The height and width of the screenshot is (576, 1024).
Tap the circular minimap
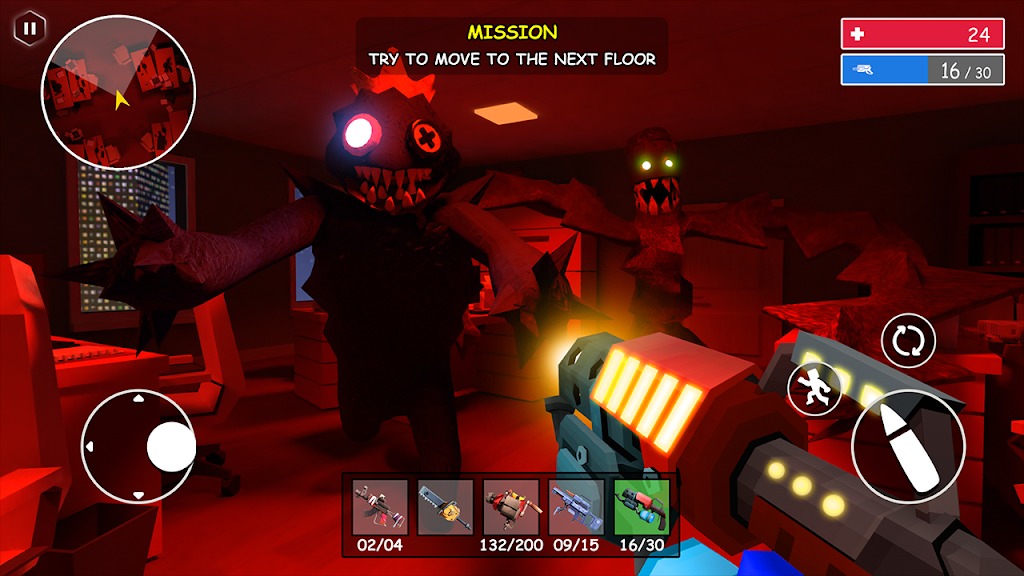coord(118,91)
